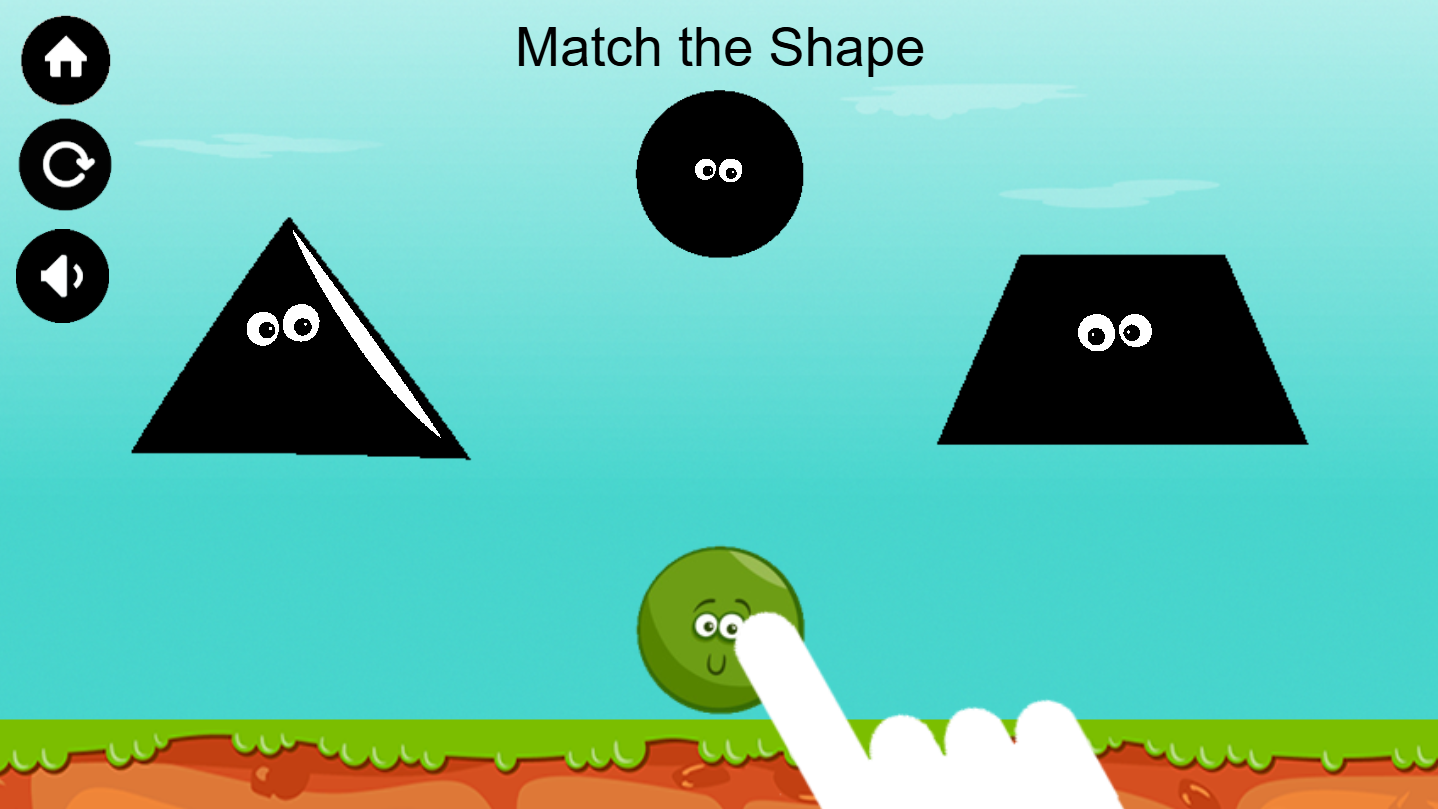Click the circle silhouette's googly eyes
The image size is (1438, 809).
720,168
